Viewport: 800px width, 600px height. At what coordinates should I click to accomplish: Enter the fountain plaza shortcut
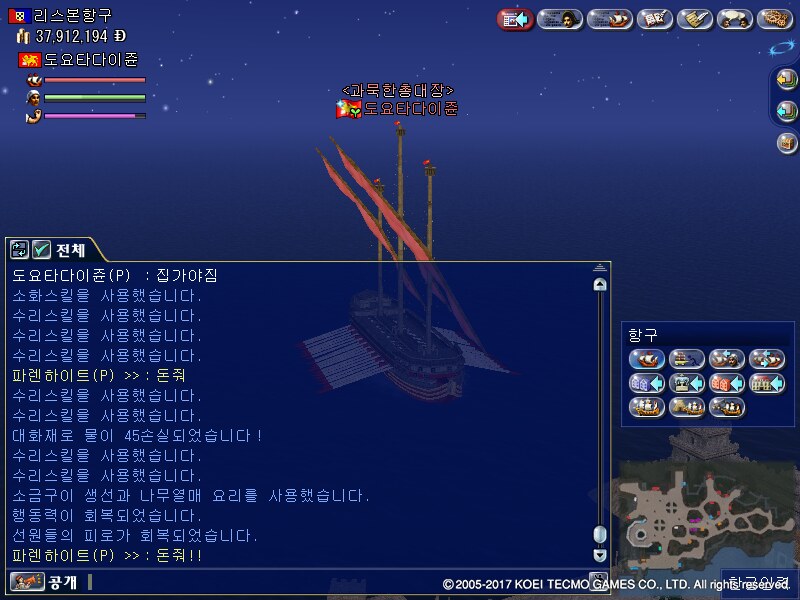(x=687, y=383)
